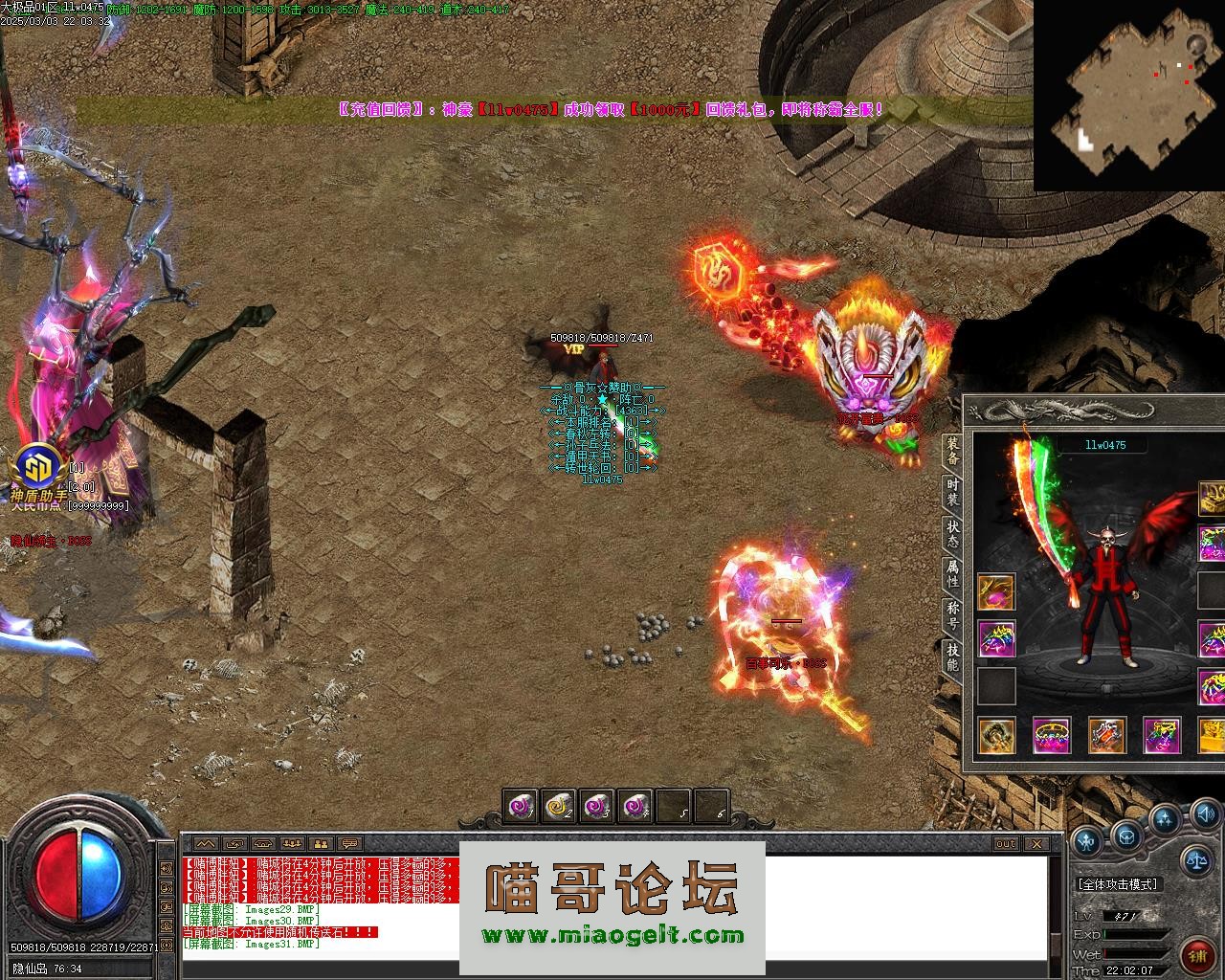Click the "out" button on chat bar
1225x980 pixels.
coord(1005,843)
